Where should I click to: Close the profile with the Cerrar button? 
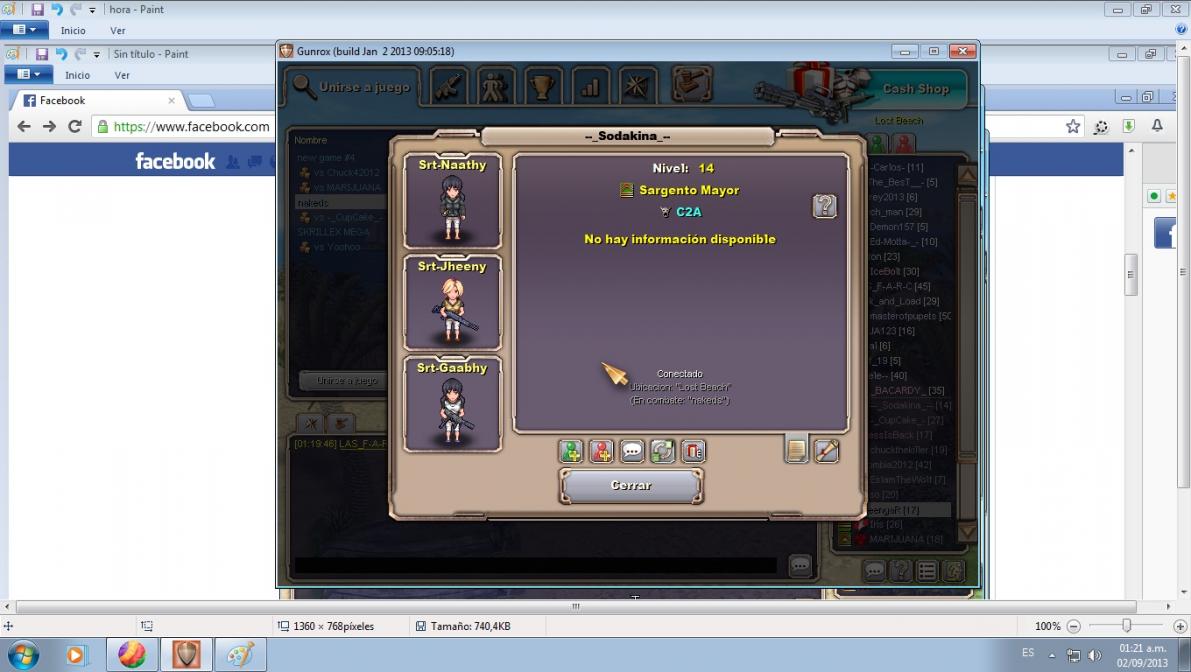pos(631,486)
